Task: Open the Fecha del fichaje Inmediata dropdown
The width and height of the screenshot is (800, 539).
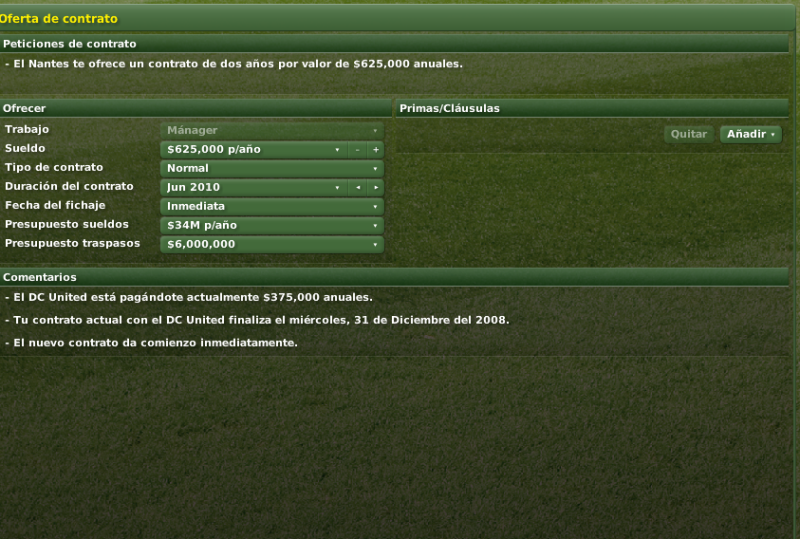Action: [271, 206]
